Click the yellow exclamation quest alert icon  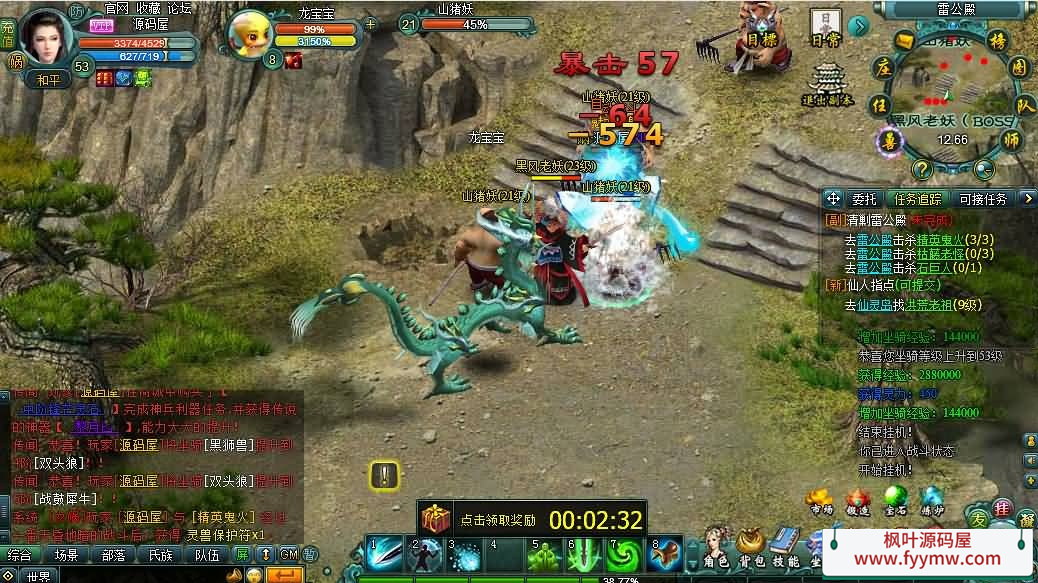point(385,475)
